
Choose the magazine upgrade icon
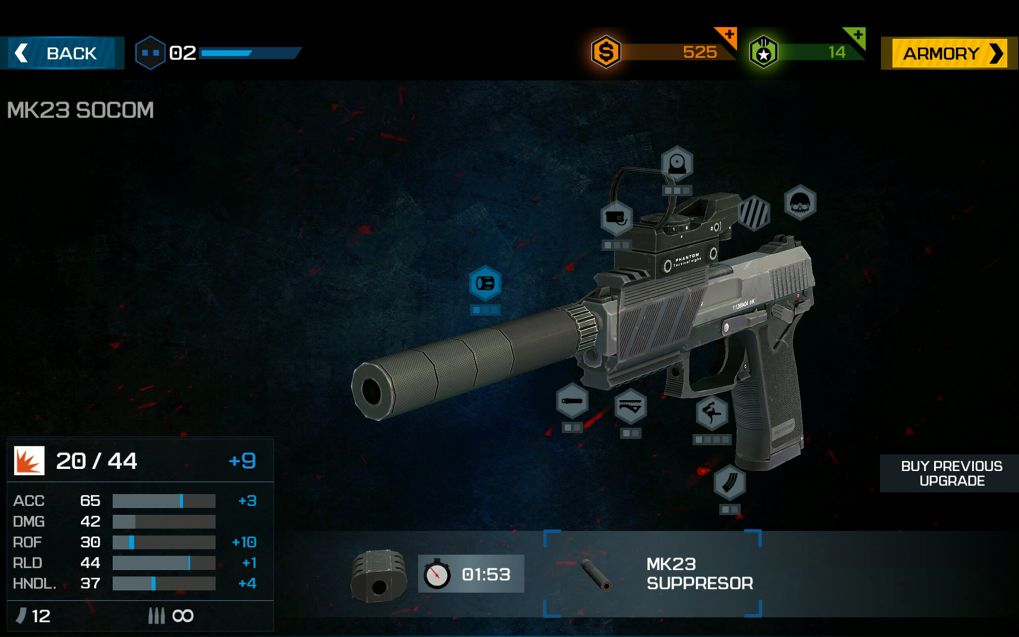click(x=729, y=483)
